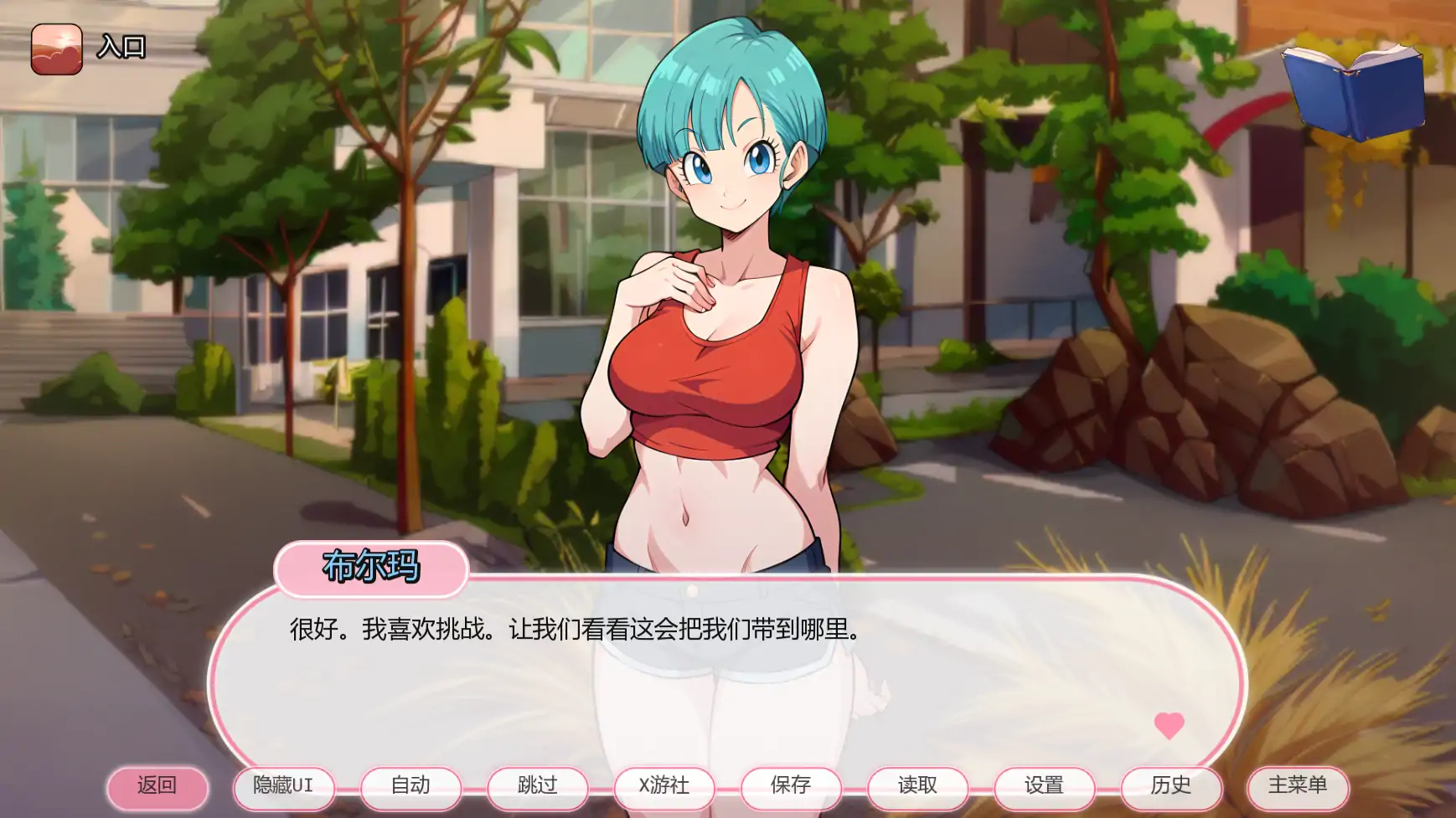
Task: Hide the interface with 隐藏UI
Action: pos(284,787)
